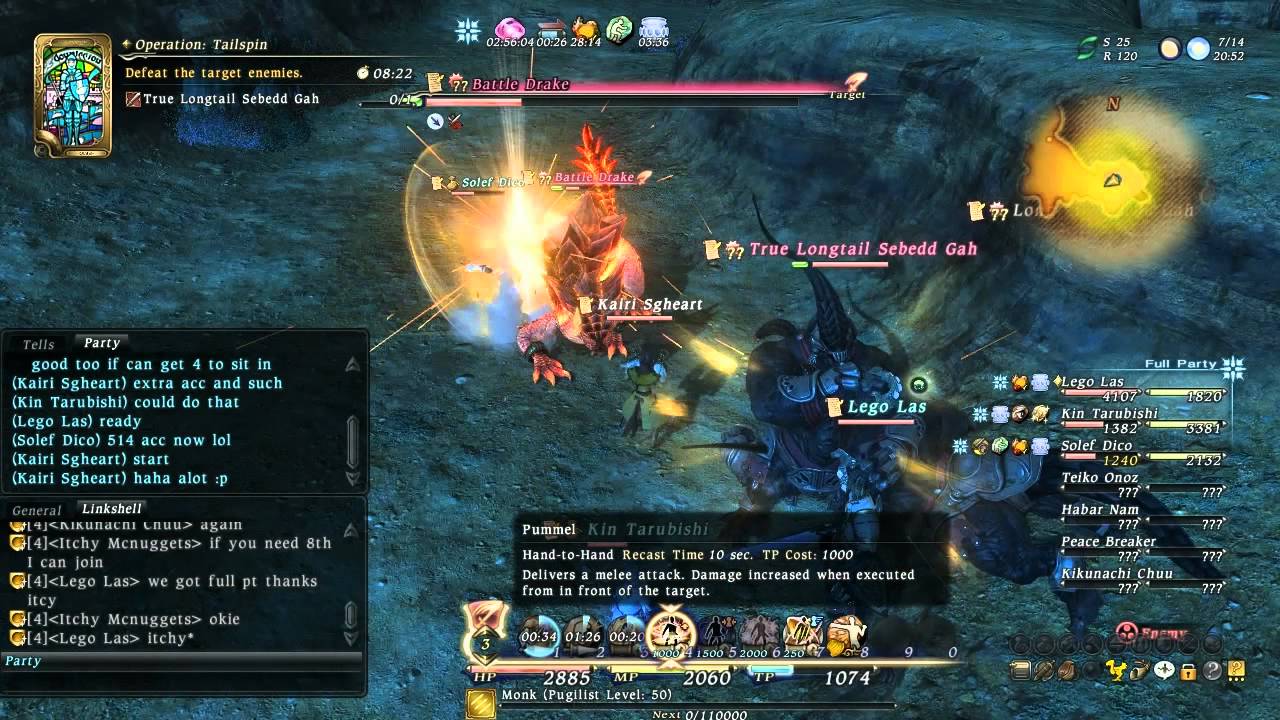Open the stained-glass guildleve card
This screenshot has width=1280, height=720.
click(72, 95)
